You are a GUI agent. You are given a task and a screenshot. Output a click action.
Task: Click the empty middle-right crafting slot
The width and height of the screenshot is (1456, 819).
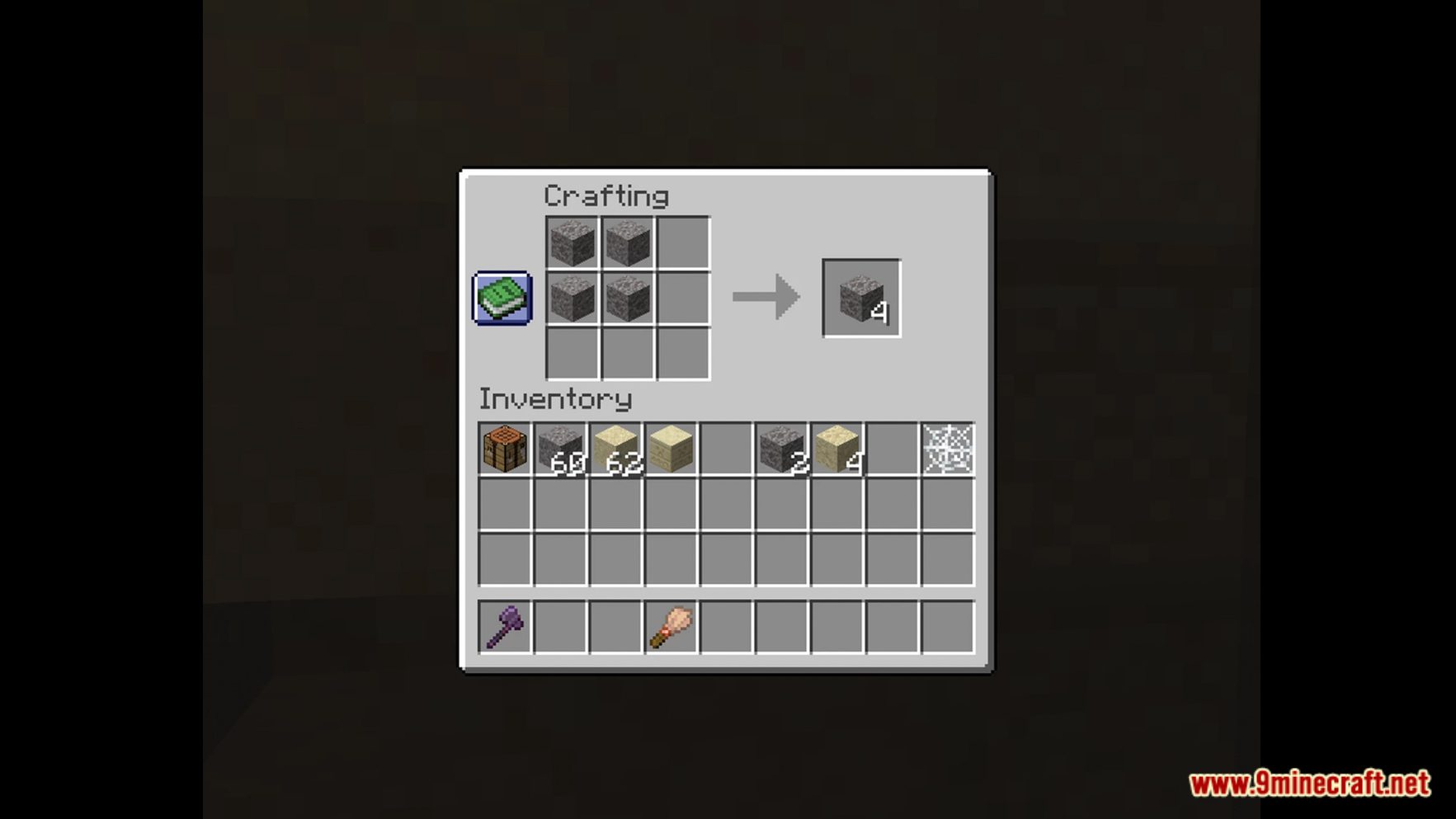(683, 299)
